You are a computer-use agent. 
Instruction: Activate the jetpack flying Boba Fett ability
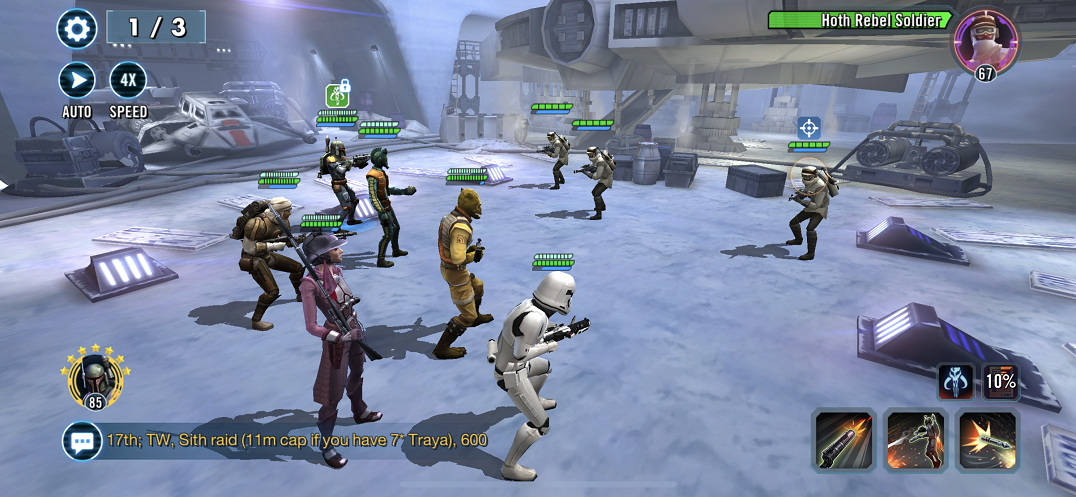click(916, 440)
